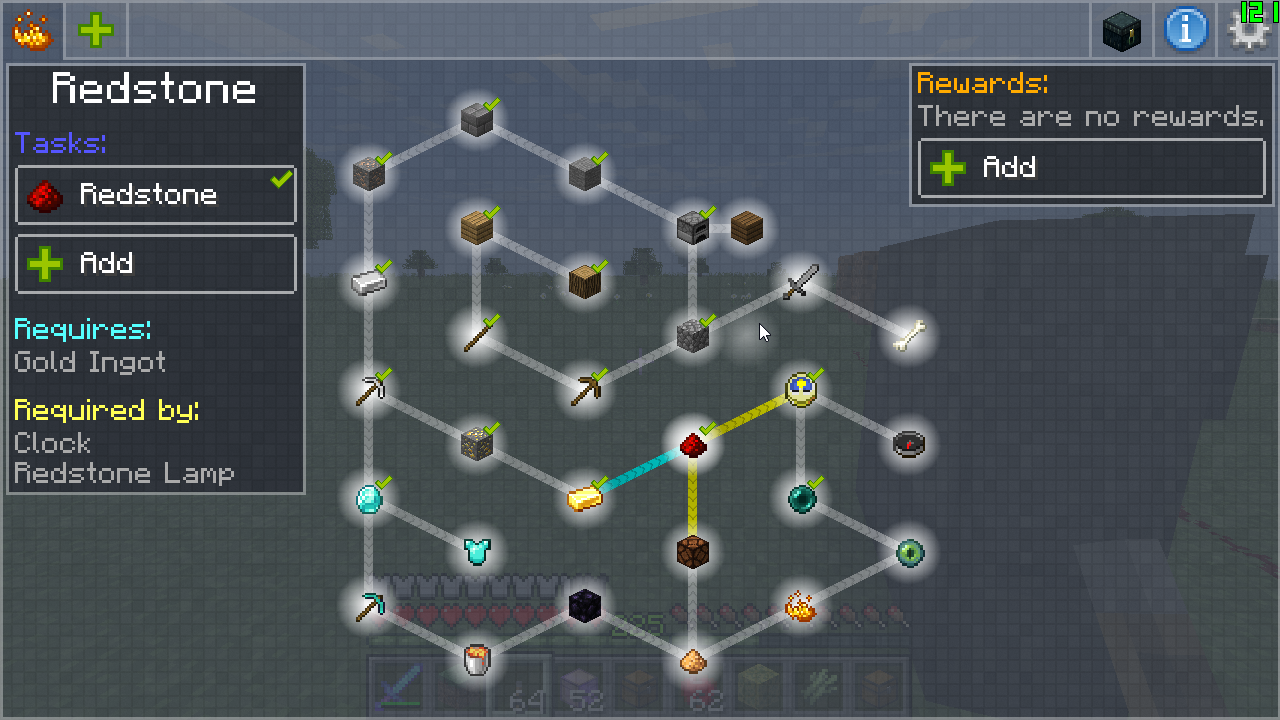Screen dimensions: 1280x720
Task: Select the redstone lamp quest node
Action: tap(693, 551)
